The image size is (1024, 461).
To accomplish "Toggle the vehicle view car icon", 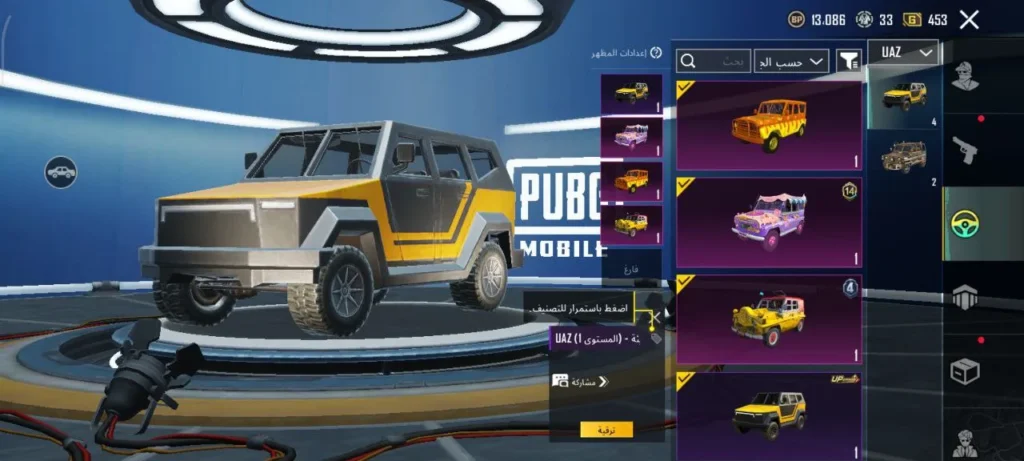I will coord(60,172).
